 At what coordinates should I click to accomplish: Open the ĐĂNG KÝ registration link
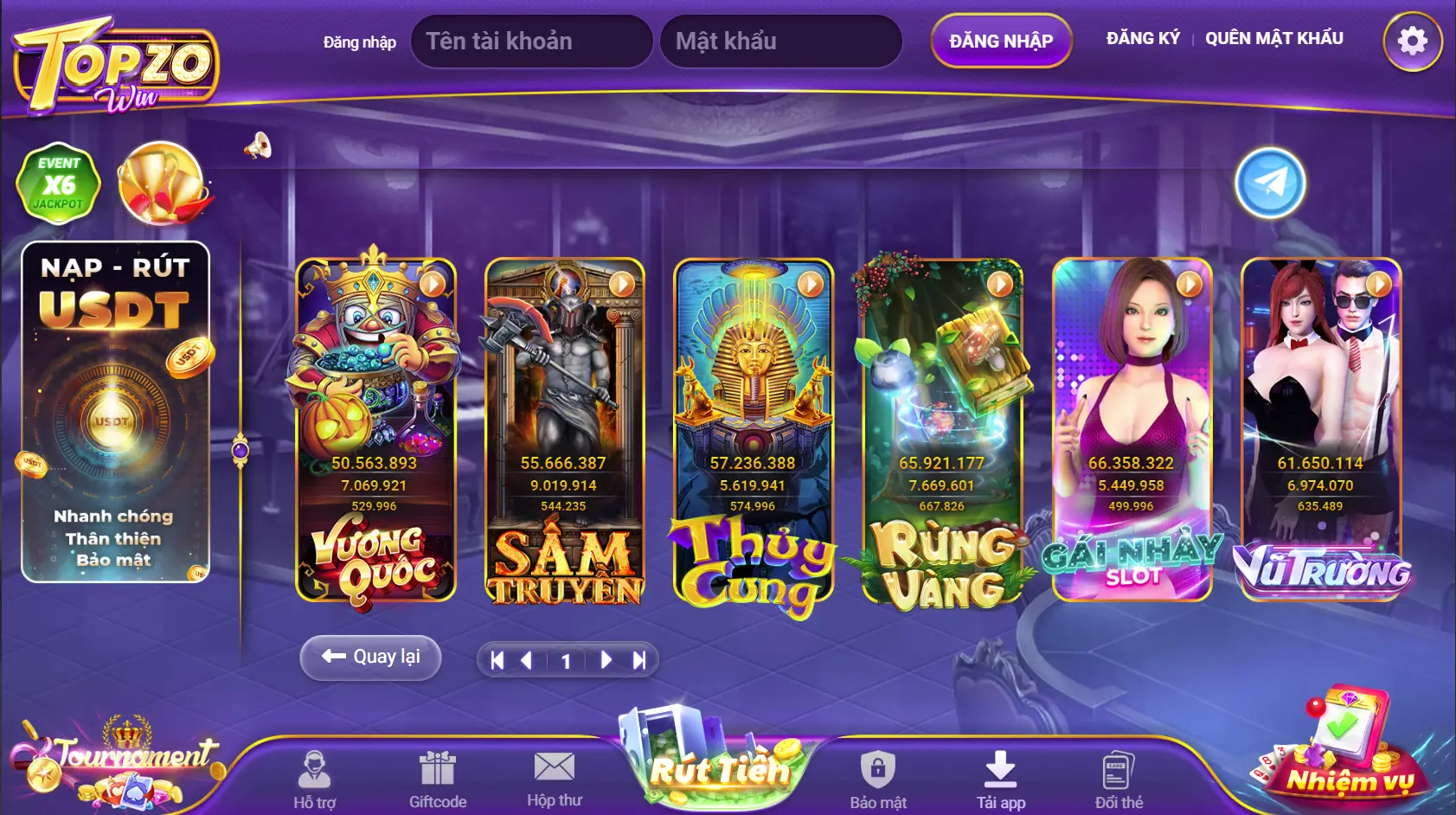pos(1144,37)
